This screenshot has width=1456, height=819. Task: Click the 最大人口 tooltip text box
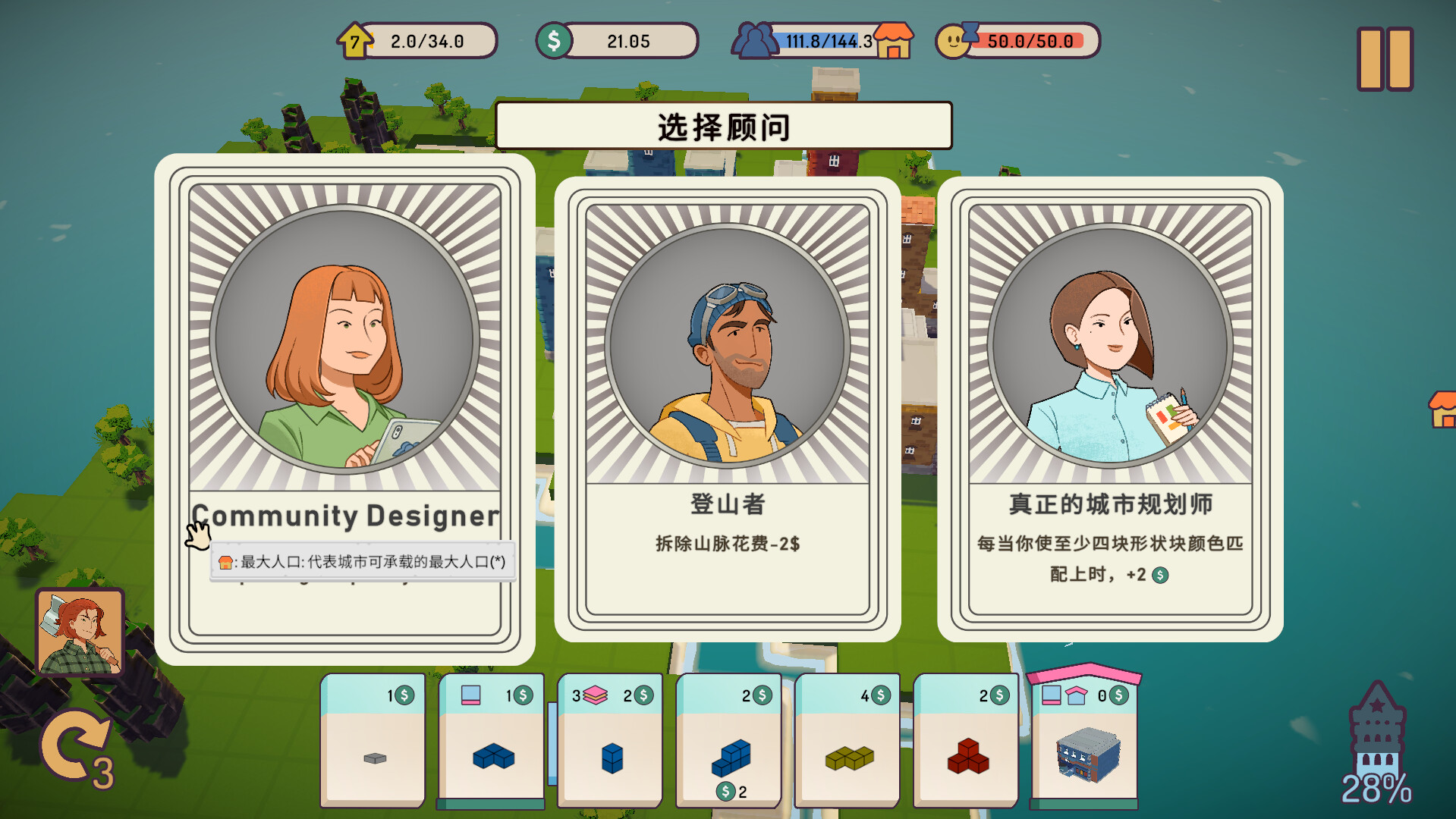click(364, 563)
